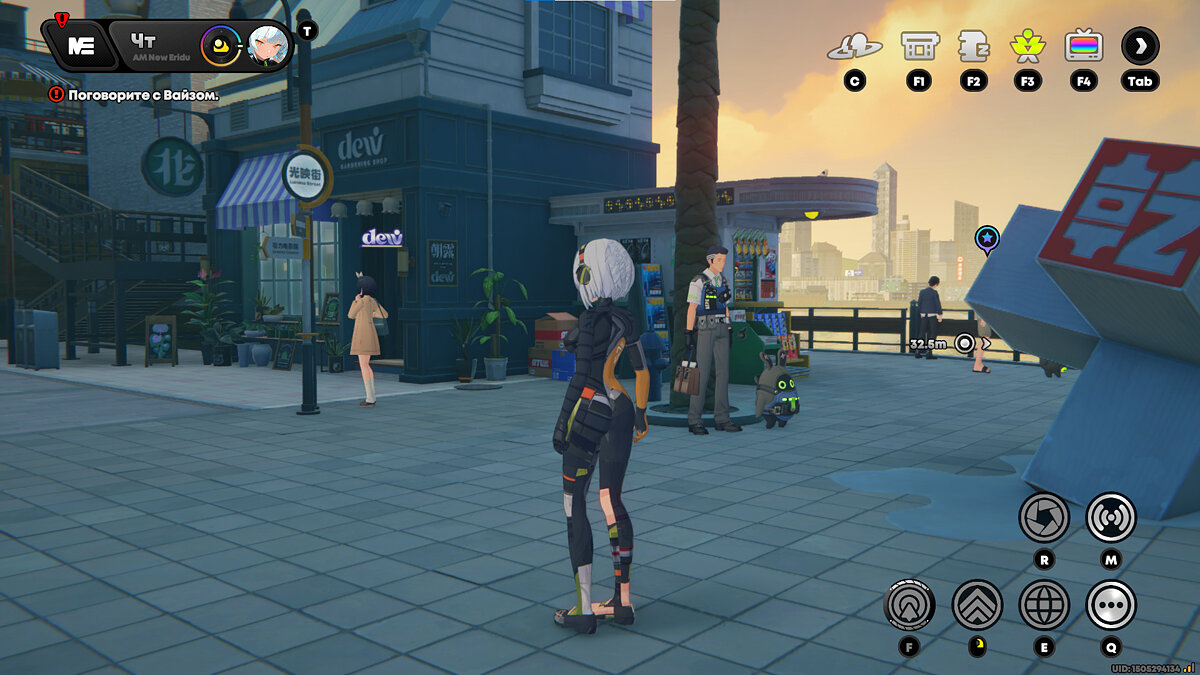This screenshot has width=1200, height=675.
Task: Open the main menu via the ME button
Action: pyautogui.click(x=81, y=46)
